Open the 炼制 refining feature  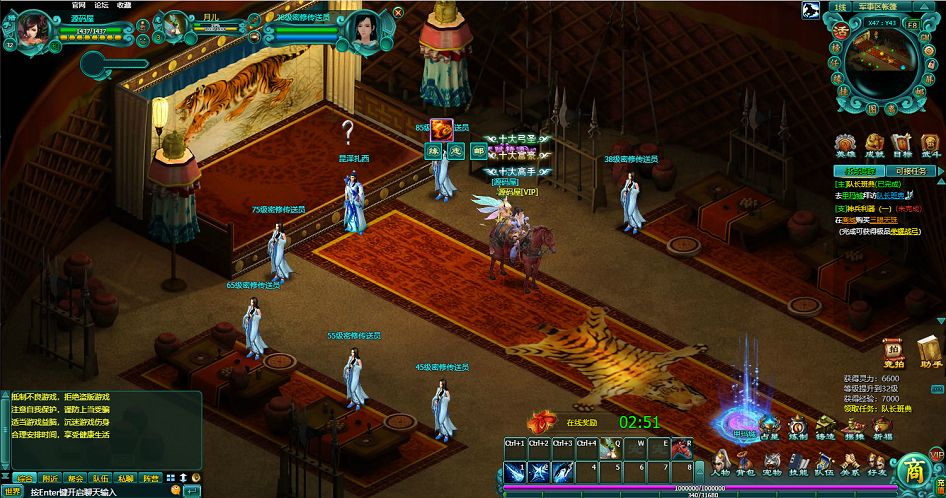coord(798,428)
